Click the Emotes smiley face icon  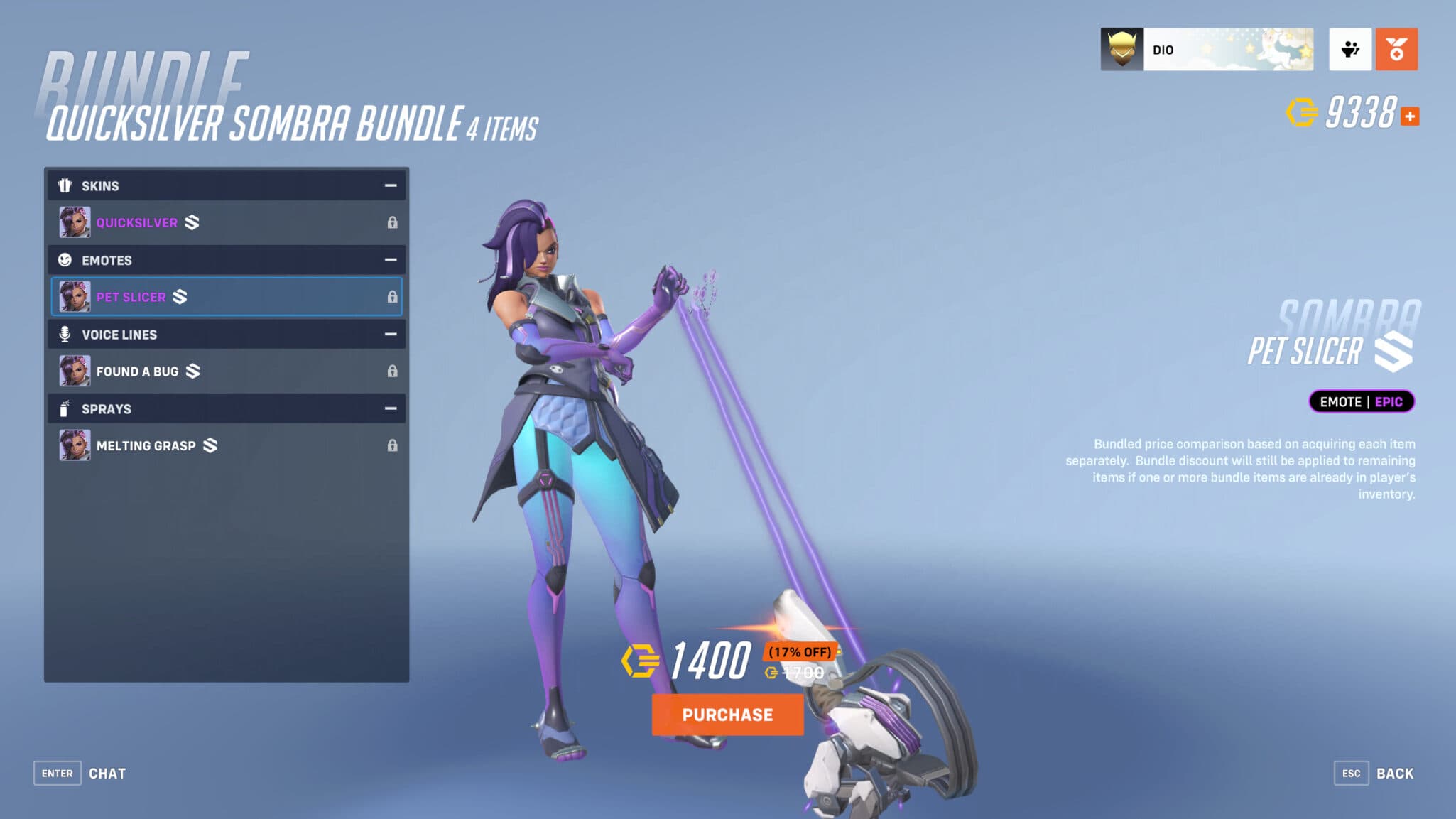(x=65, y=260)
